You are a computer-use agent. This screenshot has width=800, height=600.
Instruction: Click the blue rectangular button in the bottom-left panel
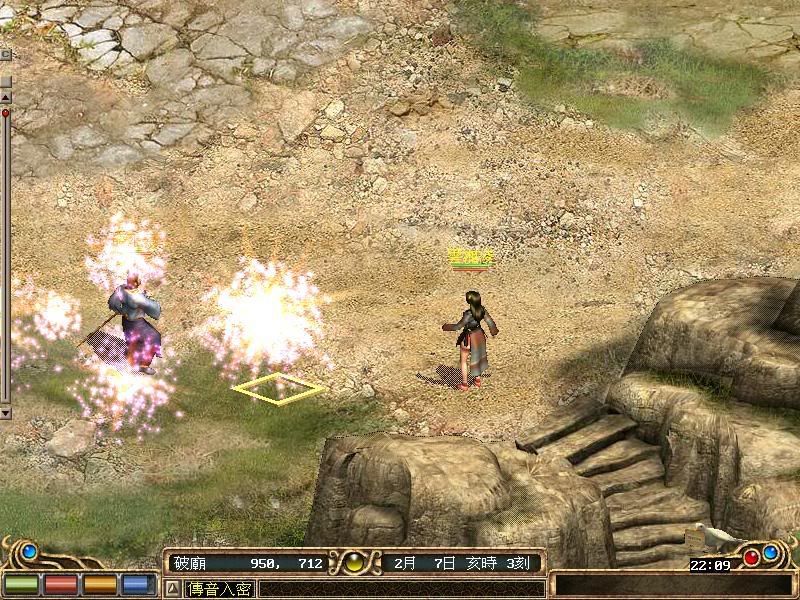point(138,584)
